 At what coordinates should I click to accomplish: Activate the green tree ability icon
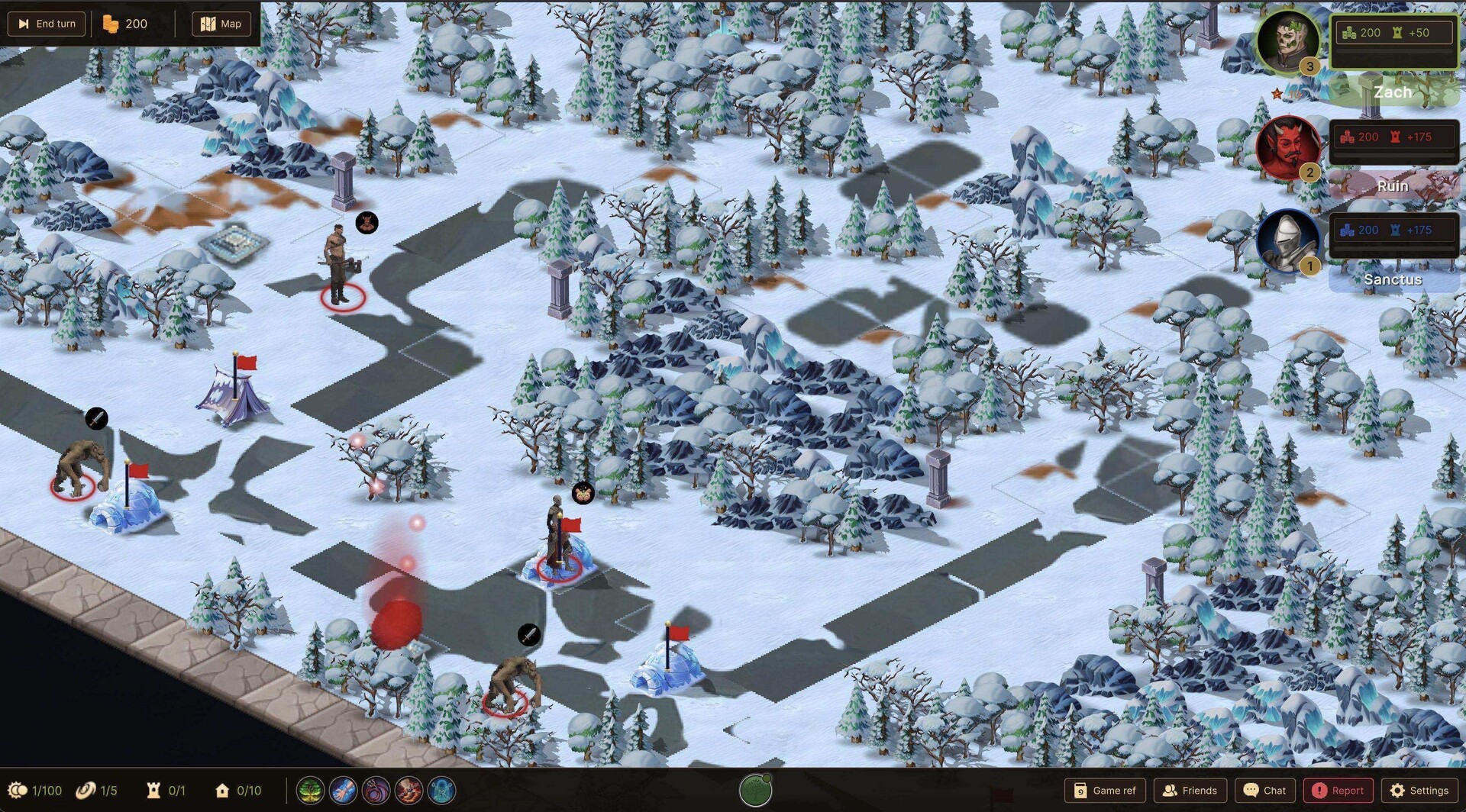coord(310,791)
